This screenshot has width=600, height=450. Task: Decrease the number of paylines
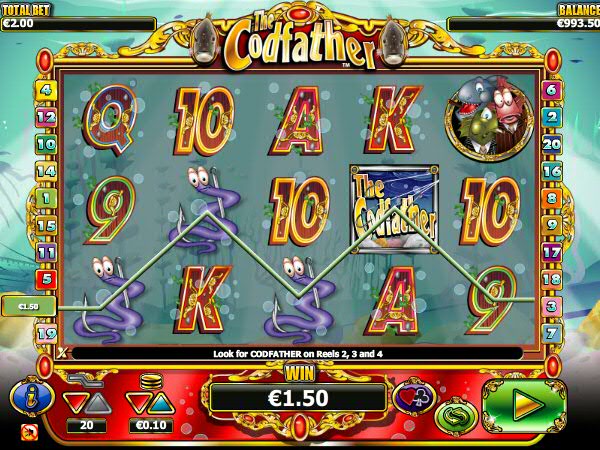click(x=73, y=402)
